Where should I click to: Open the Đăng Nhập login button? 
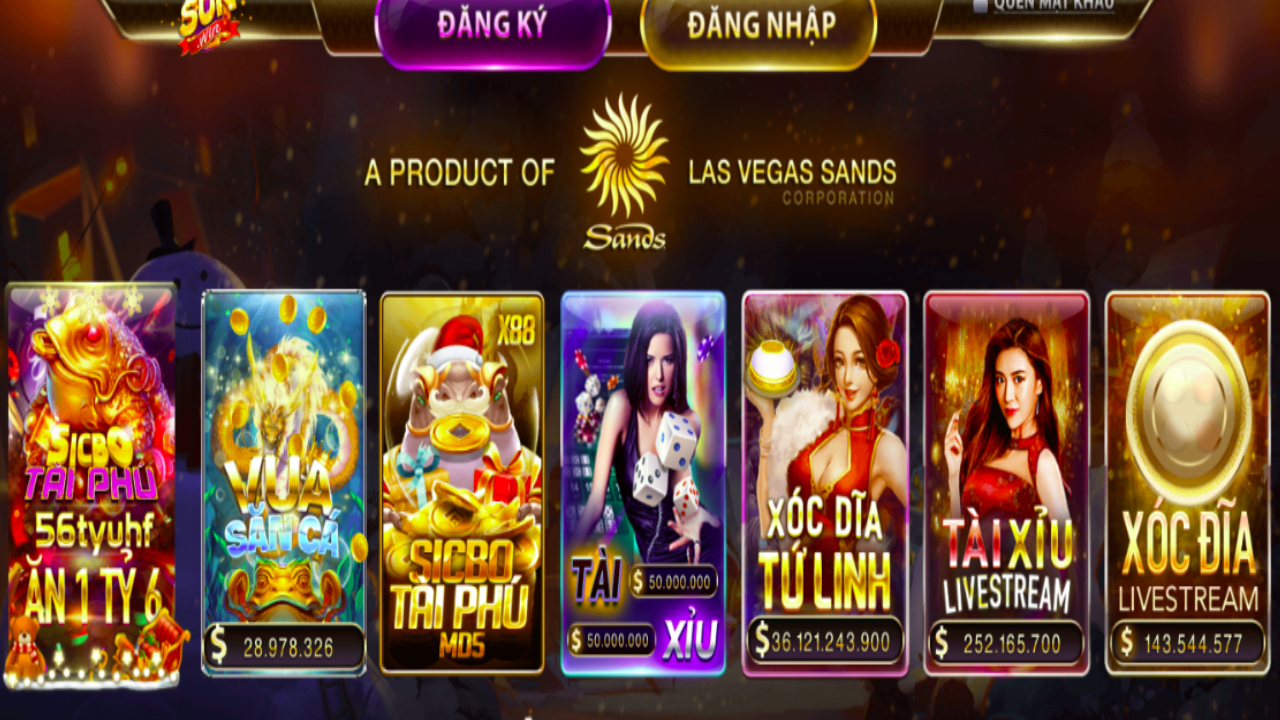(x=760, y=26)
